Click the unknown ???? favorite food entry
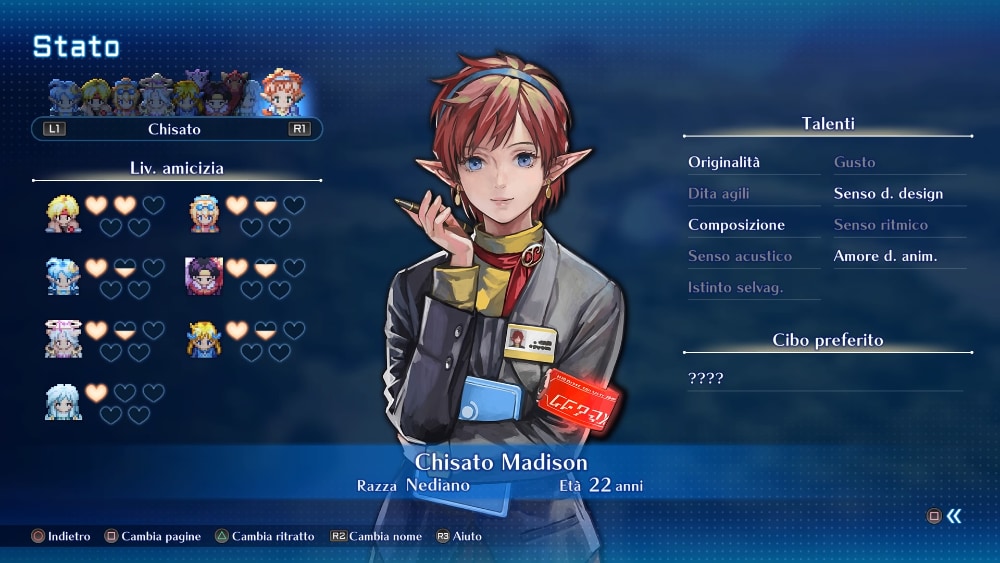The width and height of the screenshot is (1000, 563). tap(705, 378)
